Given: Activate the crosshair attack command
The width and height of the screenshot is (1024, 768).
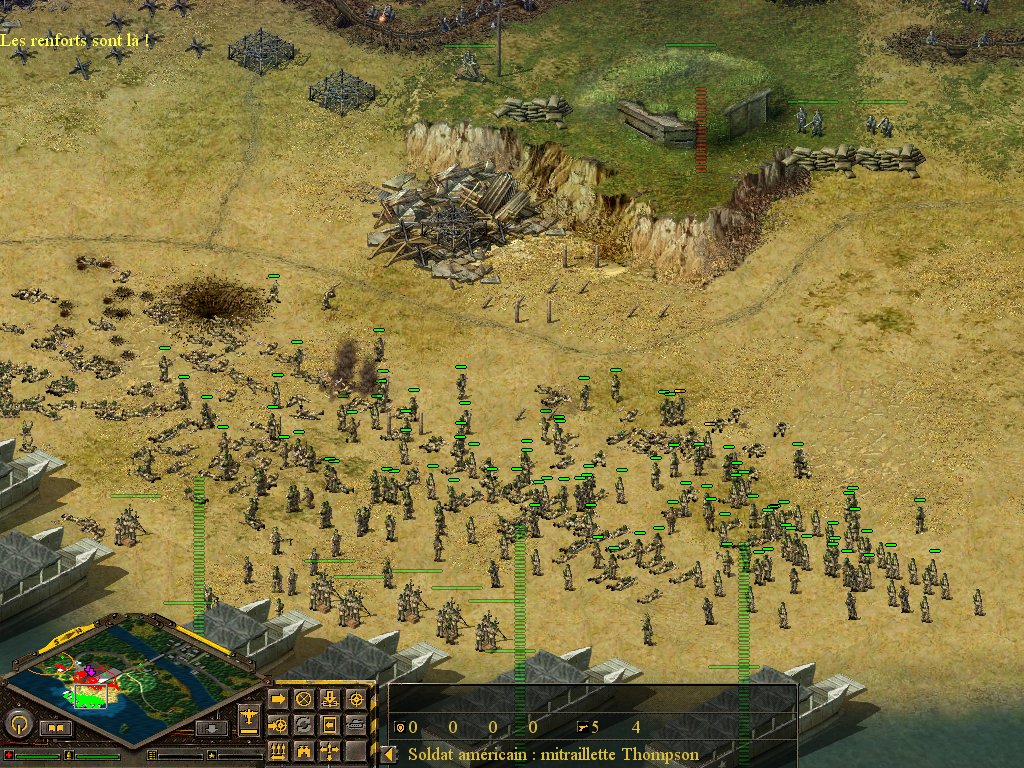Looking at the screenshot, I should pos(355,699).
